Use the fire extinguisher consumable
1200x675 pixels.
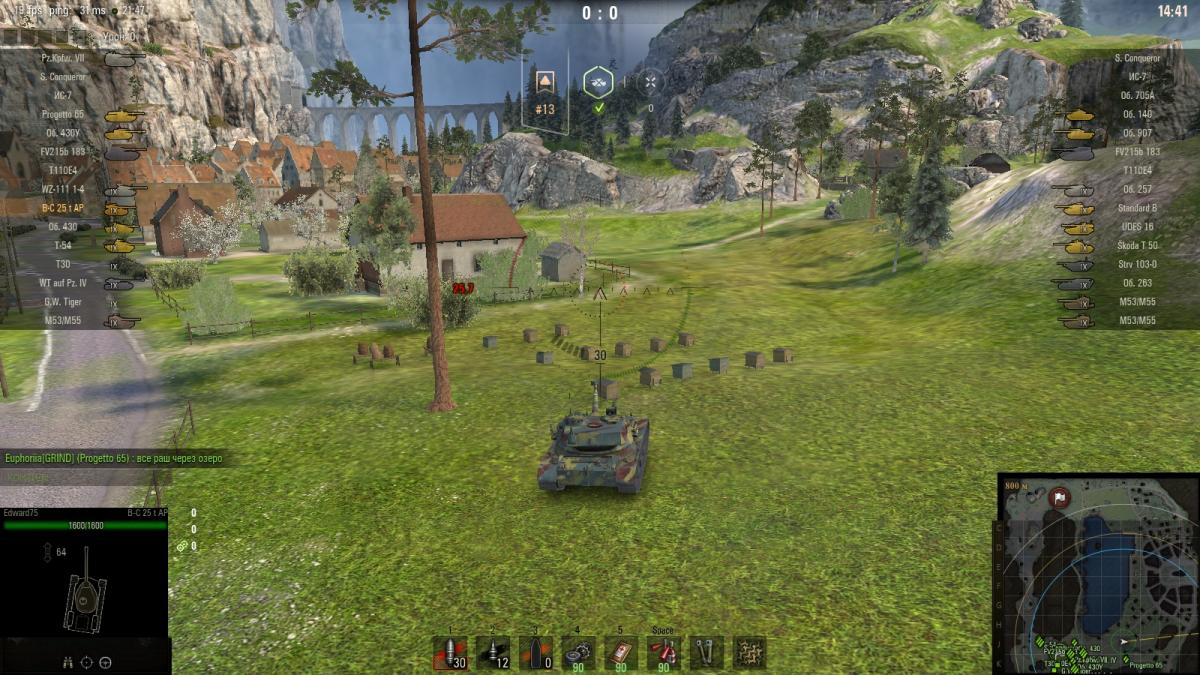(663, 653)
